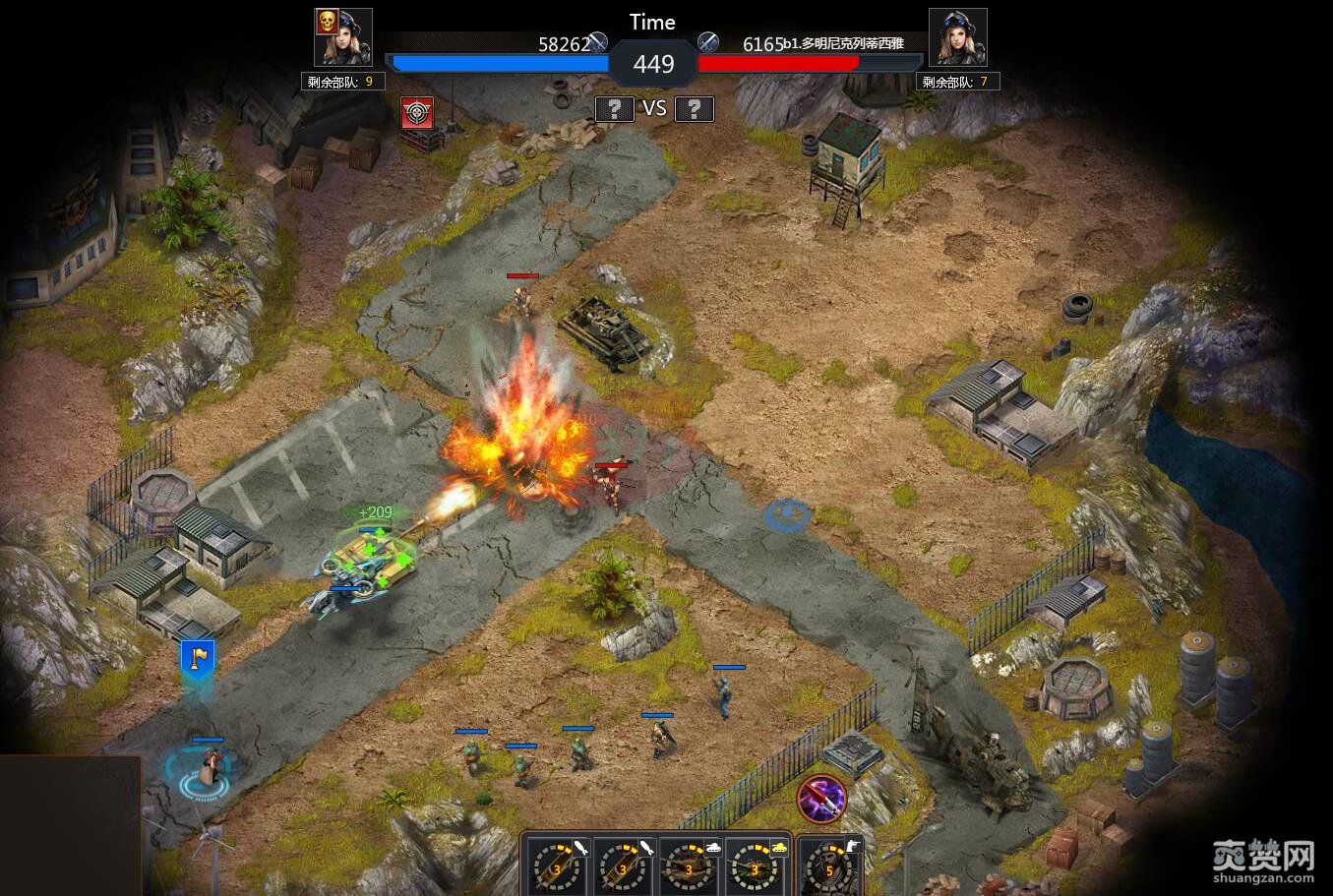The width and height of the screenshot is (1333, 896).
Task: Click the question mark box left of VS
Action: [614, 109]
